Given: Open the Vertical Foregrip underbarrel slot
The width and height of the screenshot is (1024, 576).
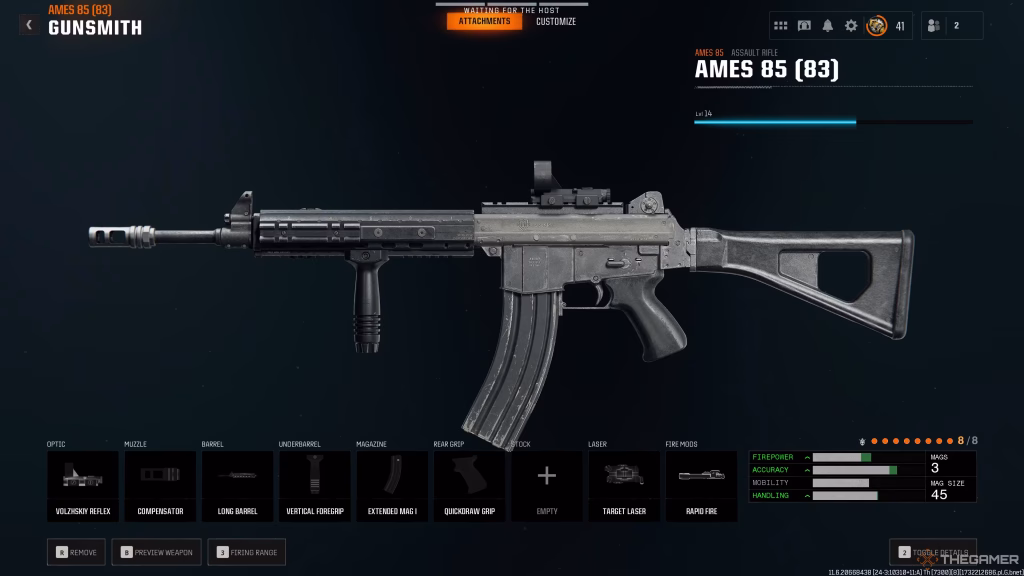Looking at the screenshot, I should coord(315,486).
